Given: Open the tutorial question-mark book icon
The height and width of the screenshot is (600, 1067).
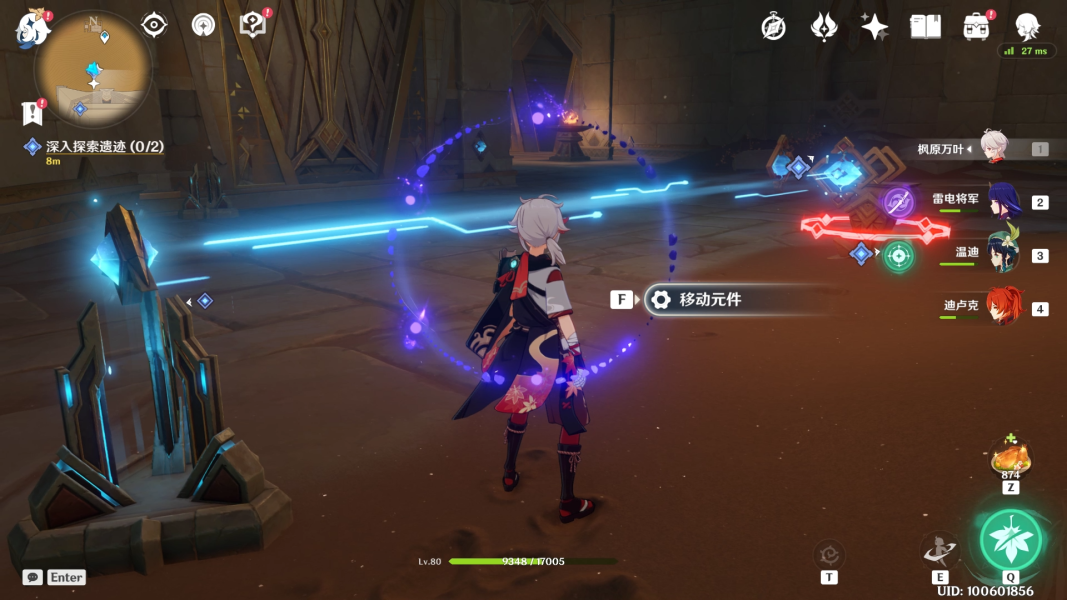Looking at the screenshot, I should (x=254, y=25).
